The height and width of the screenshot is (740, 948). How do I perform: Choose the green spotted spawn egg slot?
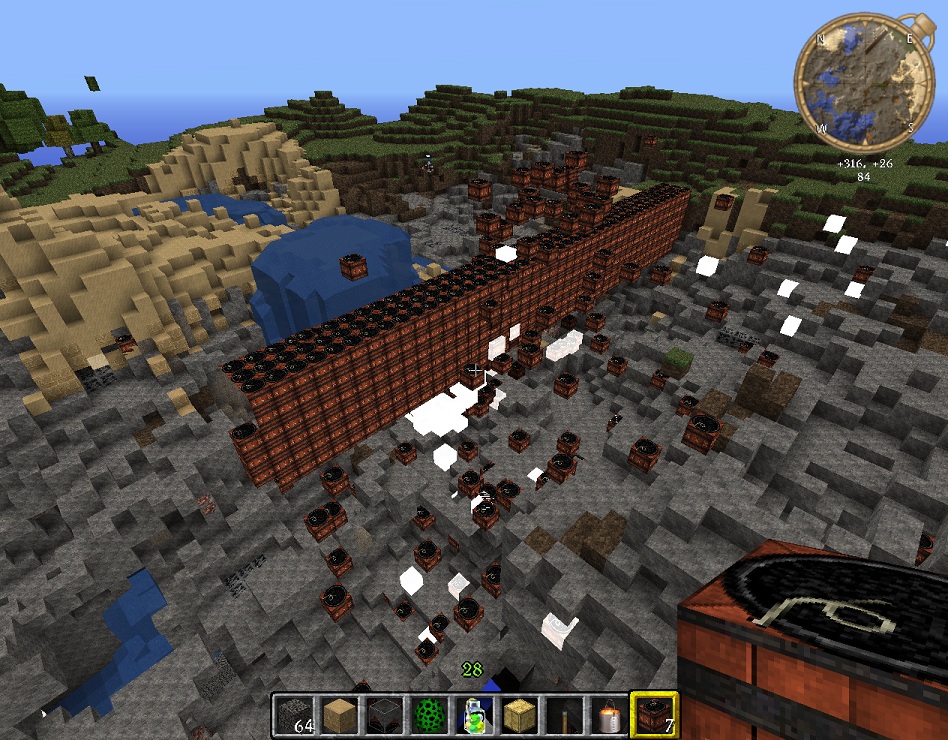pos(428,716)
